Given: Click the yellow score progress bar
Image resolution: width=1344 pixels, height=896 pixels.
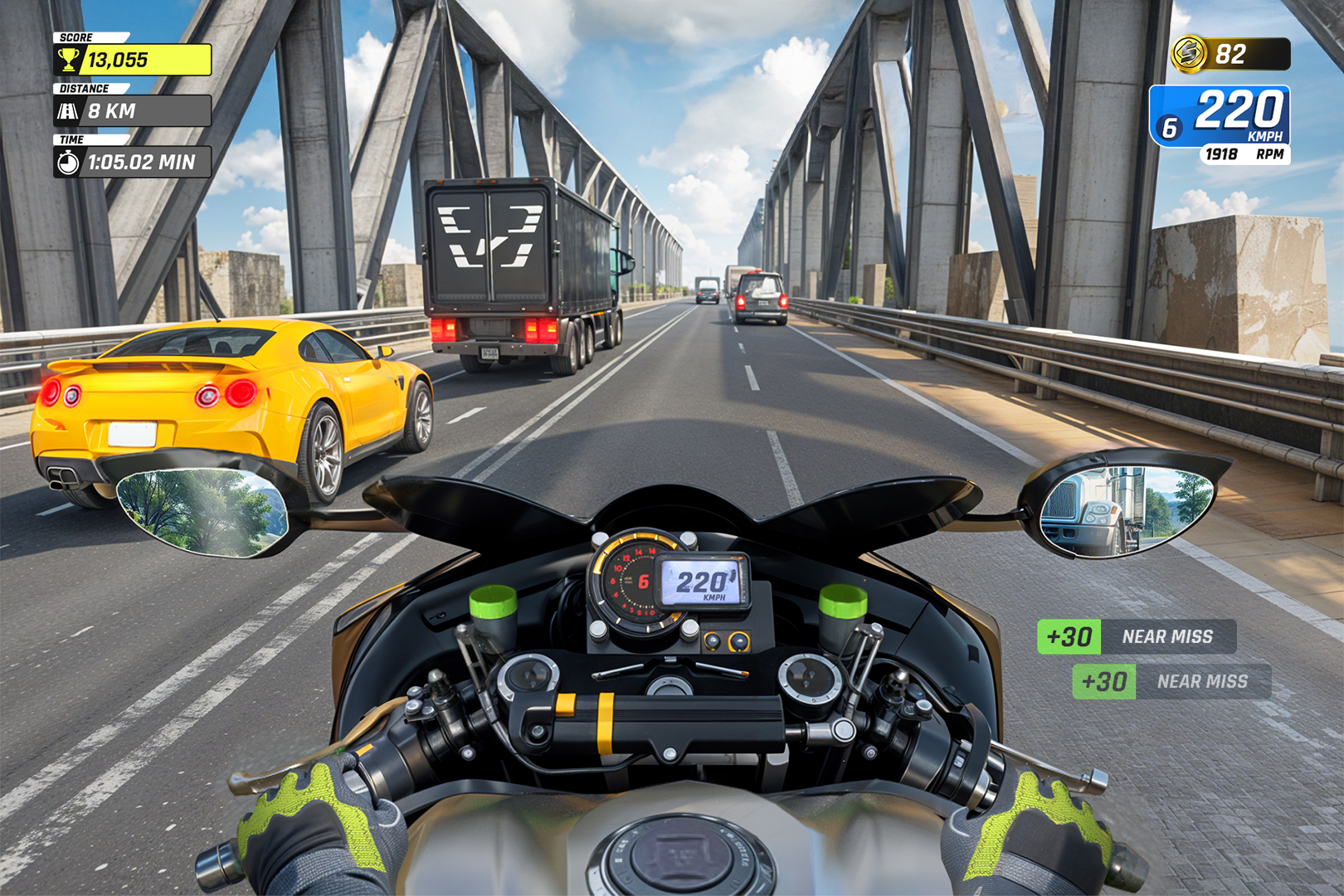Looking at the screenshot, I should point(149,58).
